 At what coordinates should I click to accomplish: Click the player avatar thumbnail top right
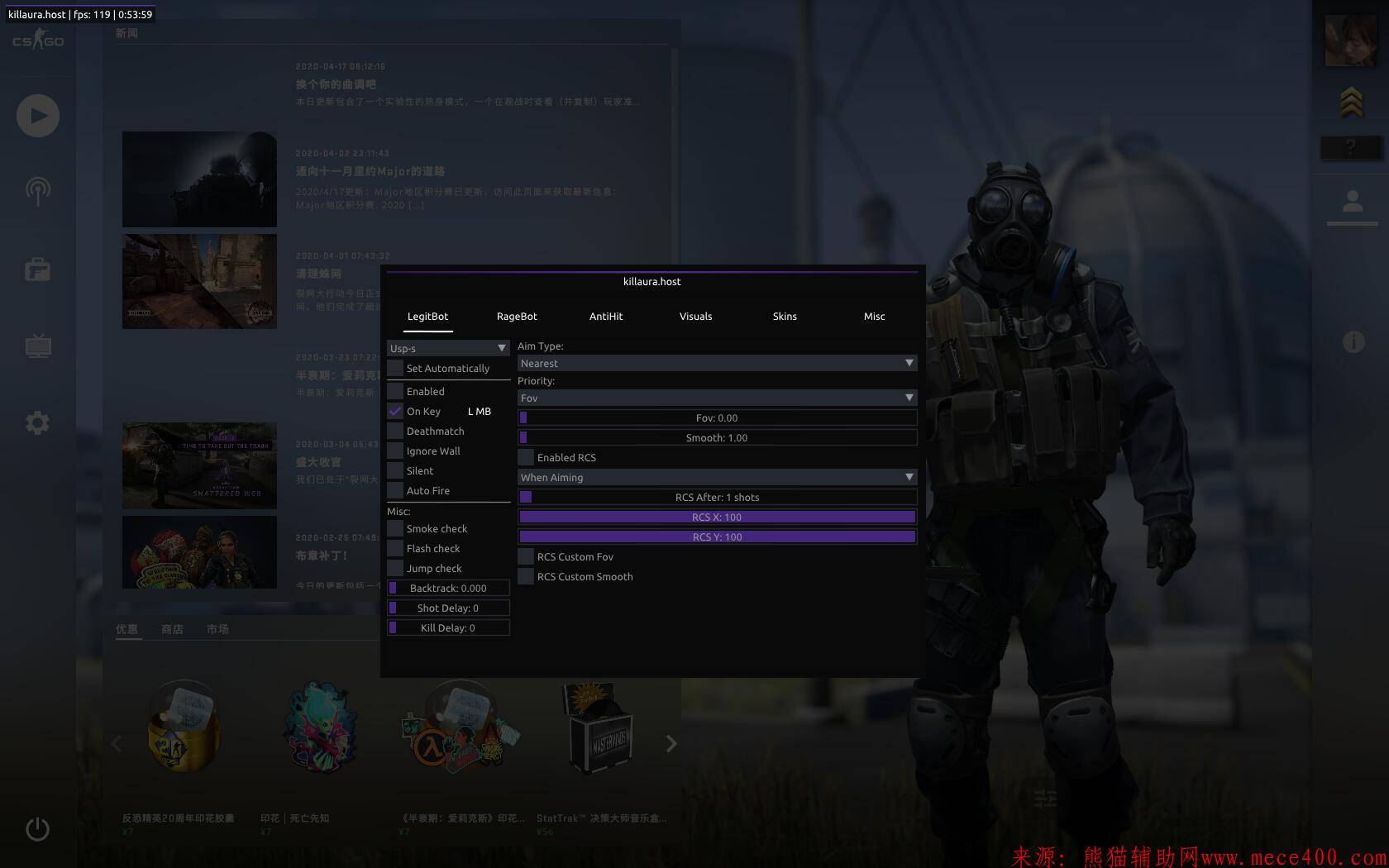point(1353,41)
